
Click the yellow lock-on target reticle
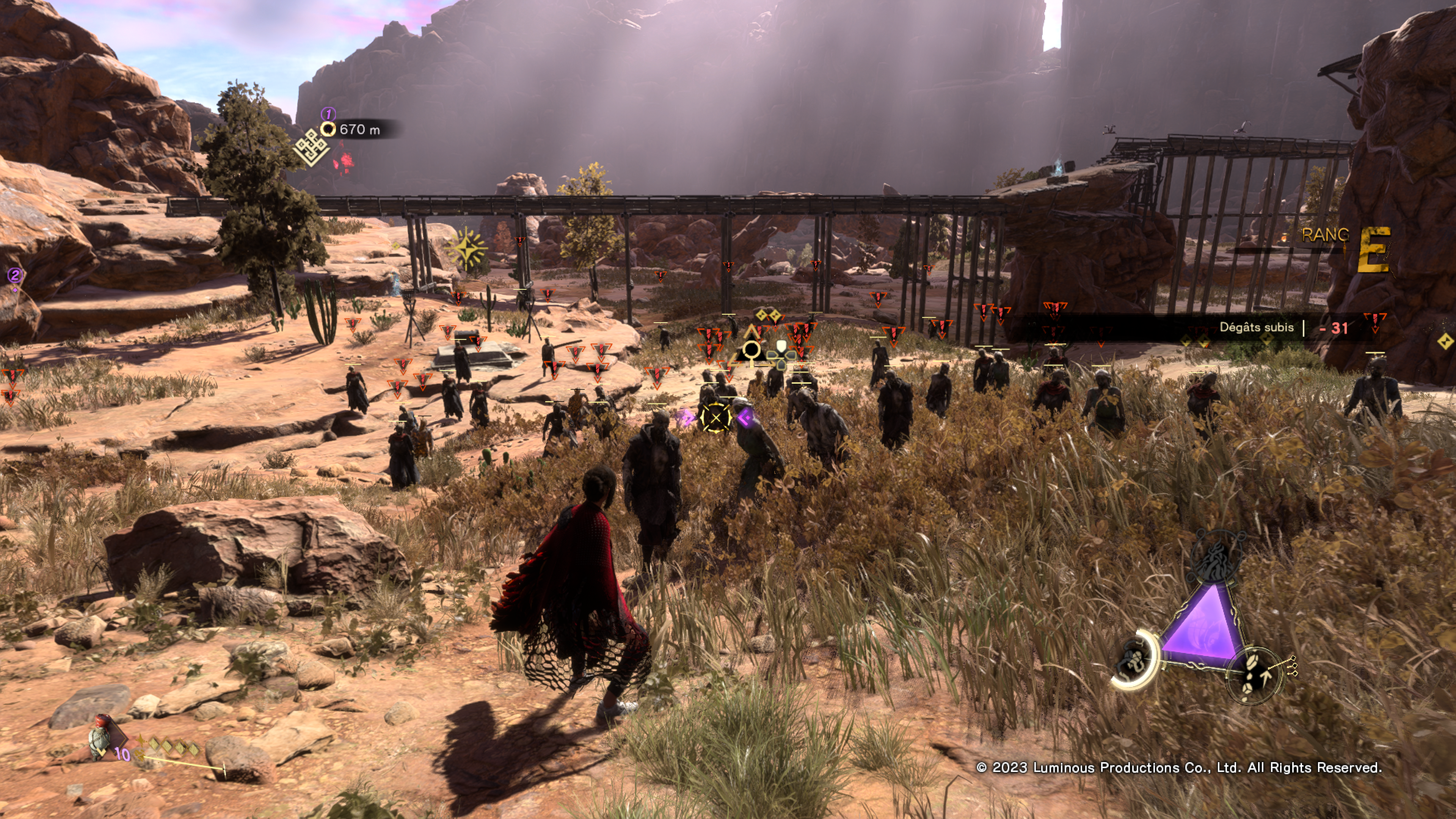click(715, 418)
